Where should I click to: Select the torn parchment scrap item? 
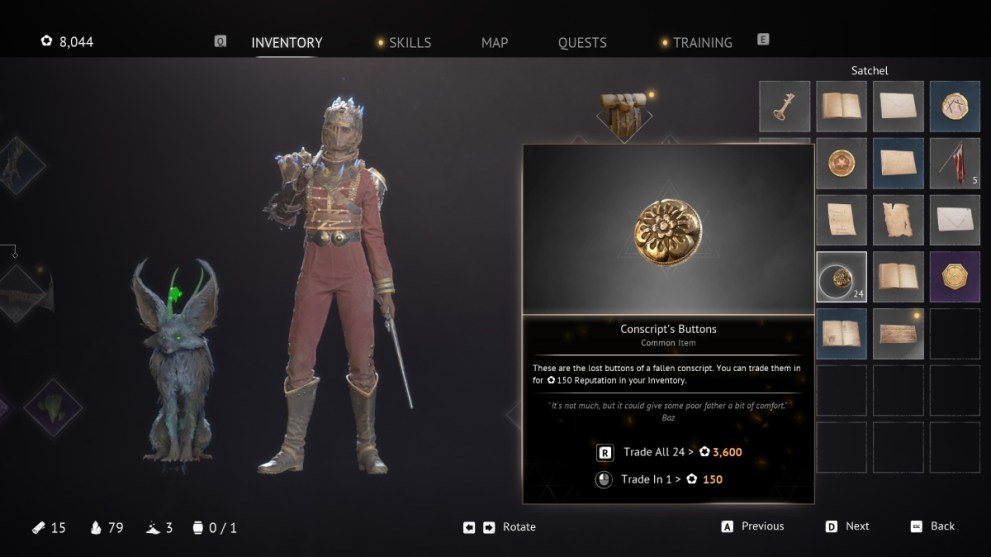[898, 220]
